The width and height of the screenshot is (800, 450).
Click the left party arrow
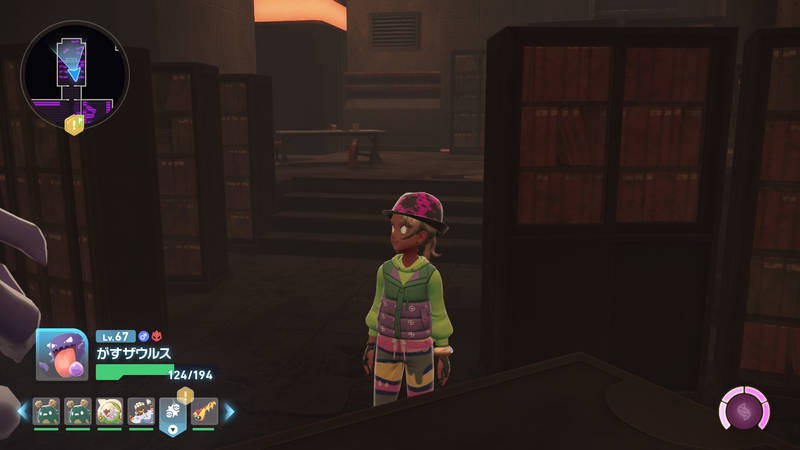pos(22,411)
